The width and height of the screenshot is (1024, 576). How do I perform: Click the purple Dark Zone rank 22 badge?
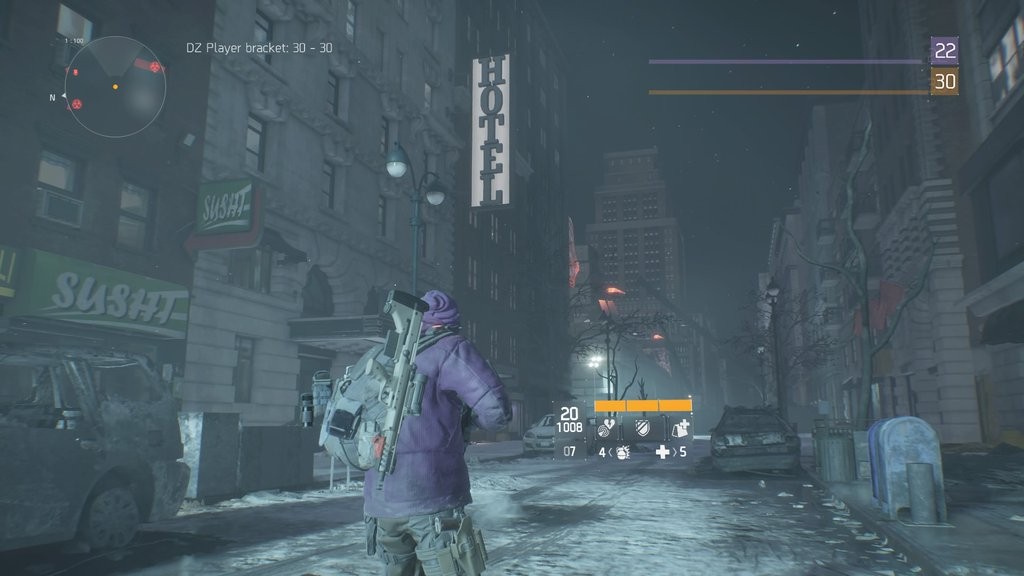(x=944, y=50)
